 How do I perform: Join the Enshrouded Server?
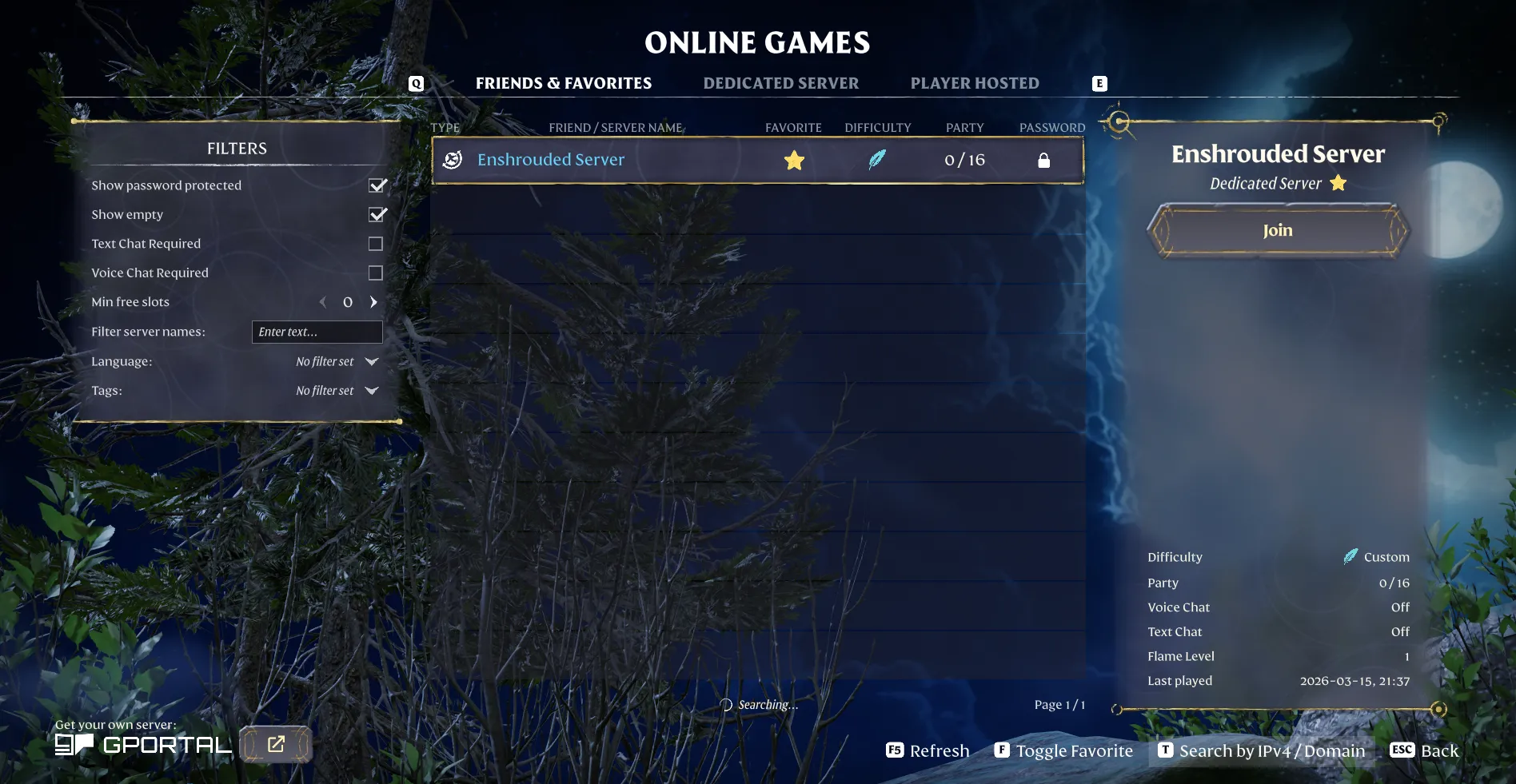[x=1276, y=230]
